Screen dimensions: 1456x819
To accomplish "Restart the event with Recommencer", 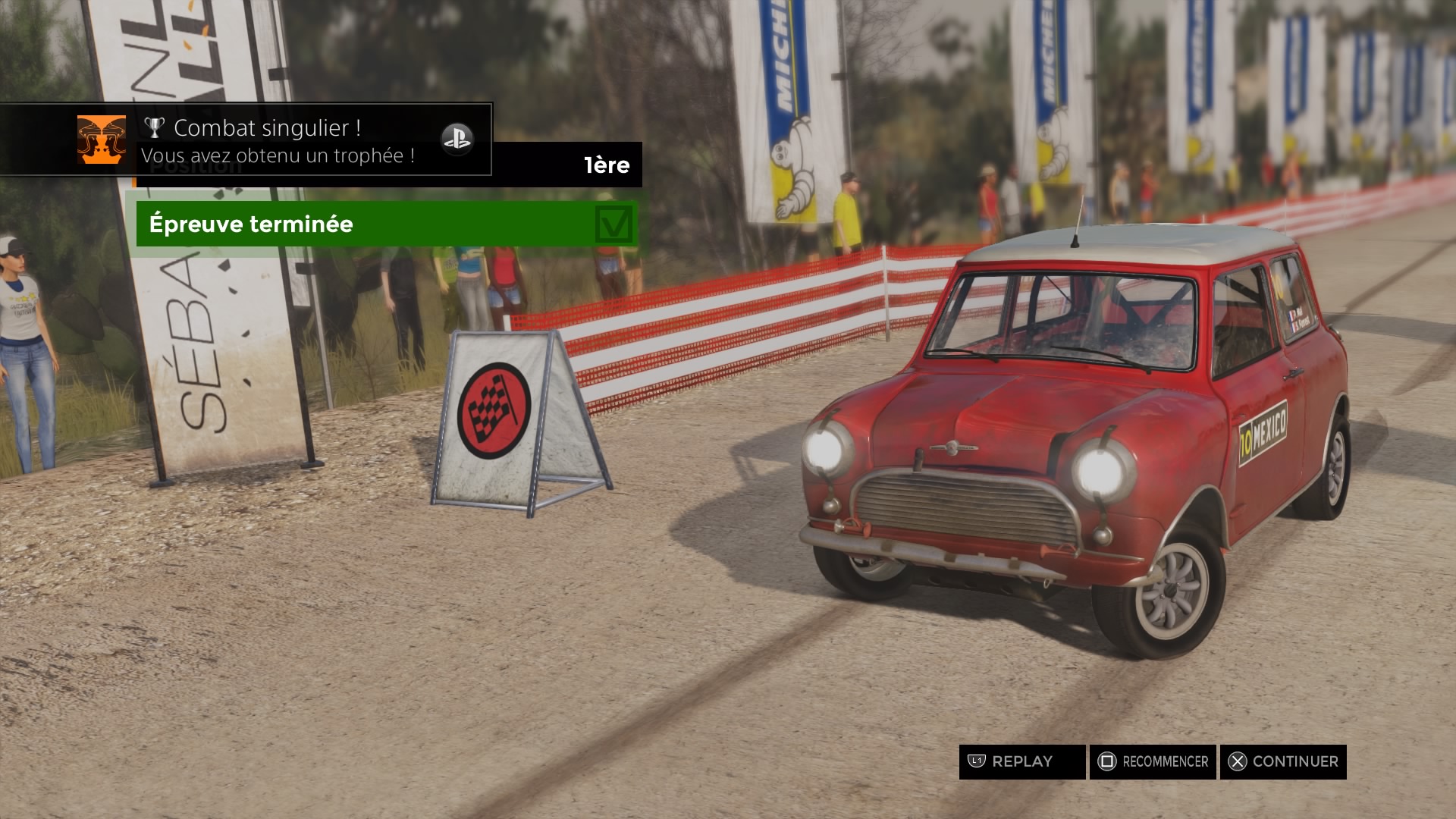I will pos(1153,761).
